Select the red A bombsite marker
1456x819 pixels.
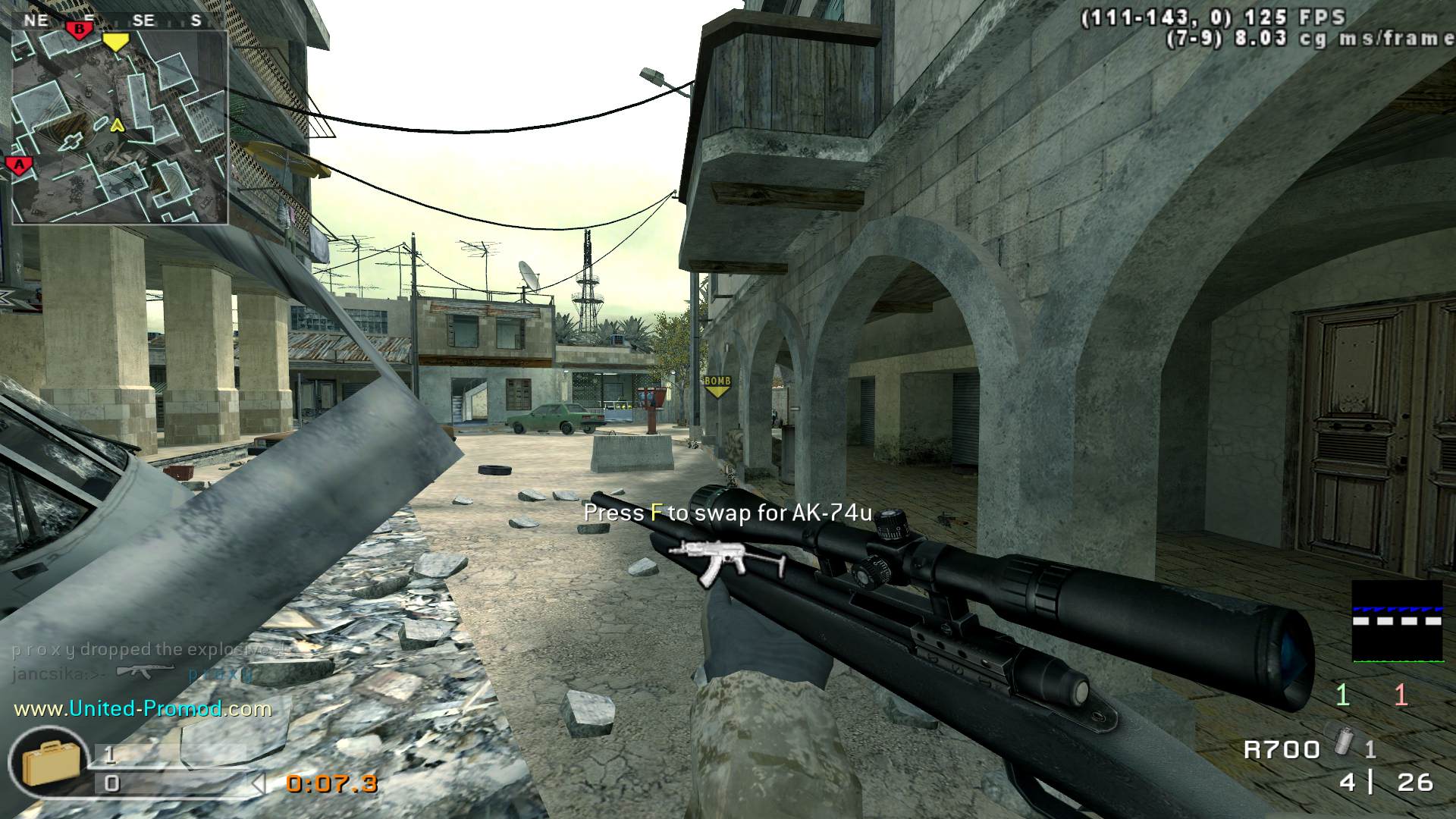point(18,165)
